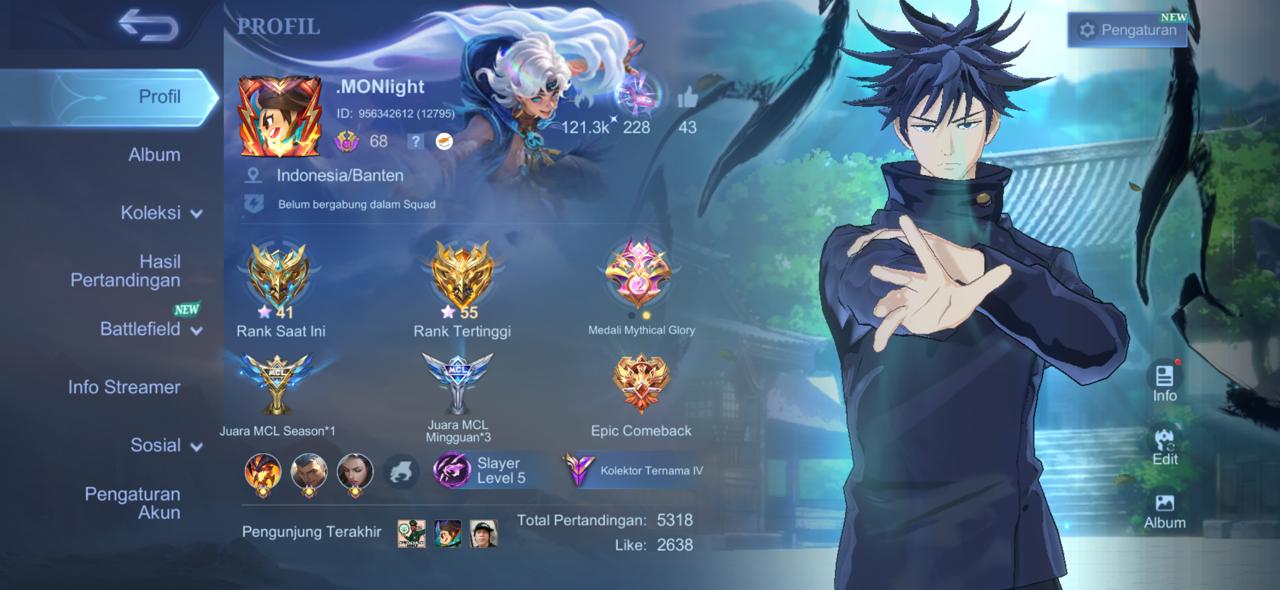Click the Info icon button
Image resolution: width=1280 pixels, height=590 pixels.
pyautogui.click(x=1164, y=381)
